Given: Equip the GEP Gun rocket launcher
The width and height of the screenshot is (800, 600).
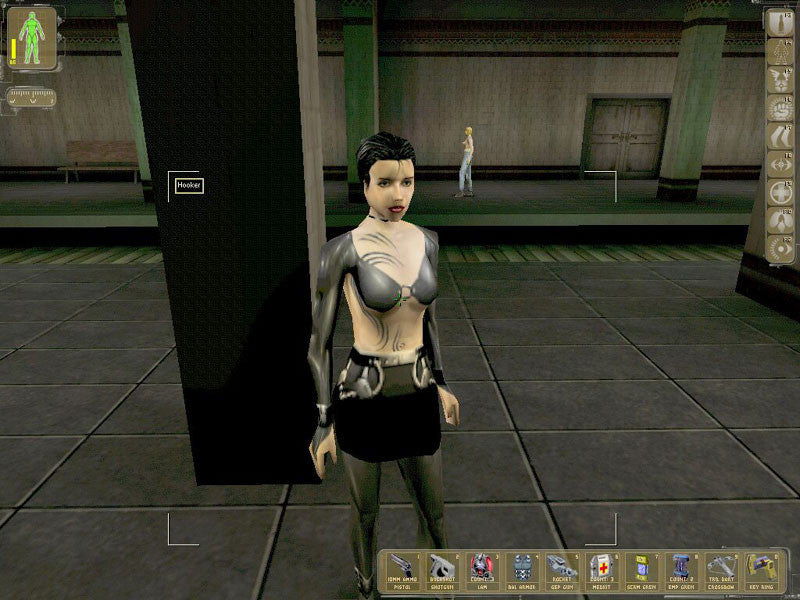Looking at the screenshot, I should pos(562,571).
